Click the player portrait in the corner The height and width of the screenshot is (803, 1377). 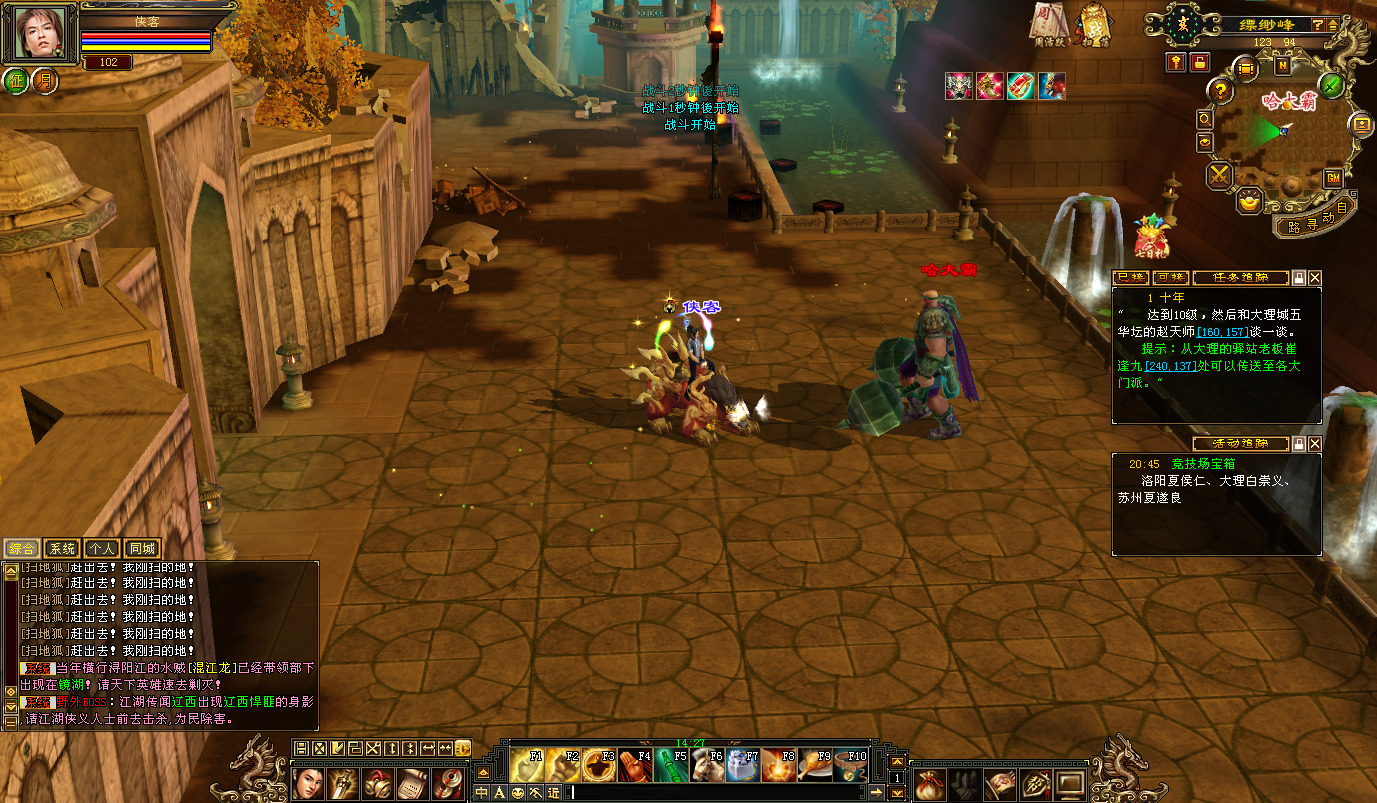[x=44, y=33]
